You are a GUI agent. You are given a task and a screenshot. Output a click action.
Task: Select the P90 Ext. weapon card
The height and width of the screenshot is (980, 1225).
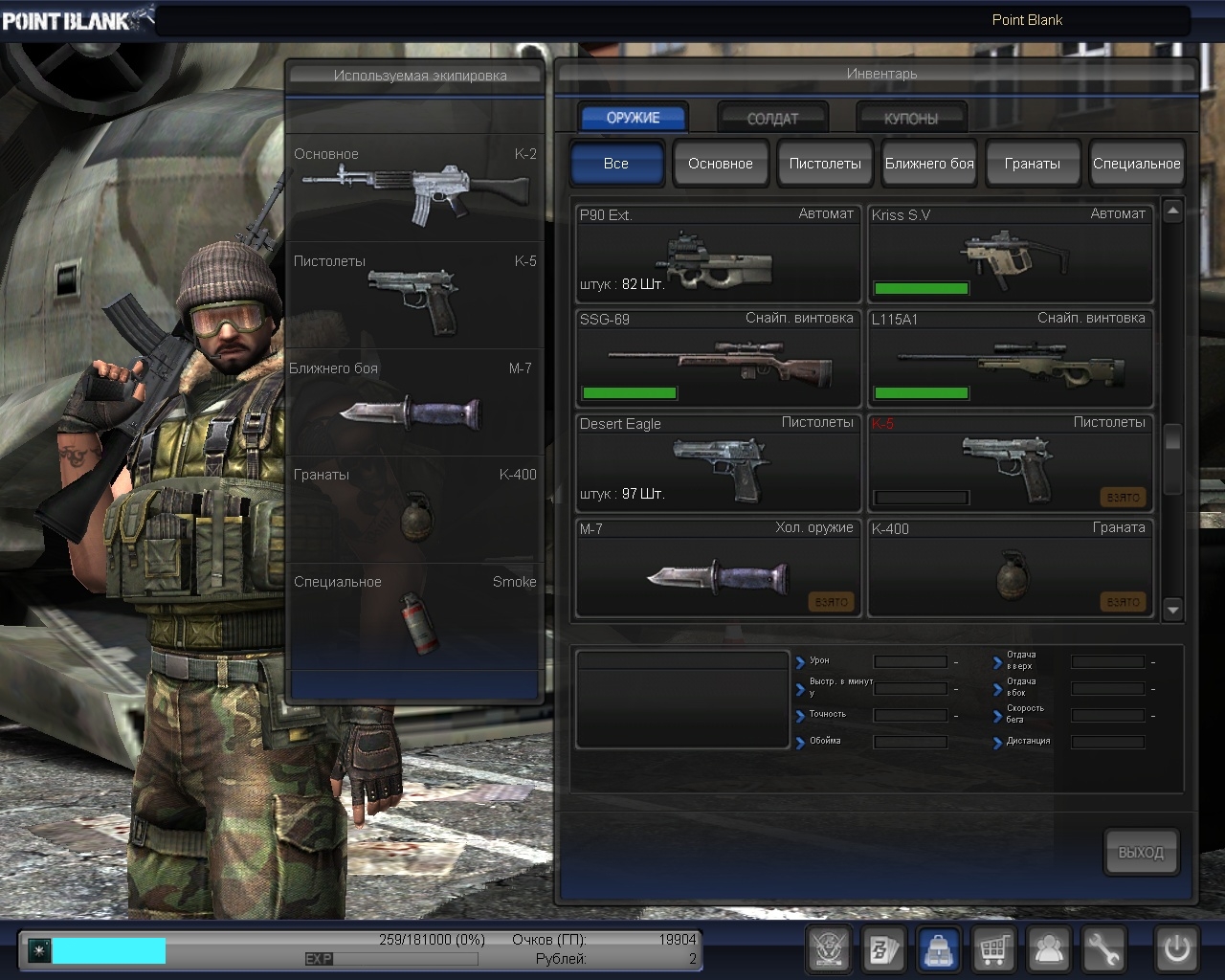coord(718,255)
